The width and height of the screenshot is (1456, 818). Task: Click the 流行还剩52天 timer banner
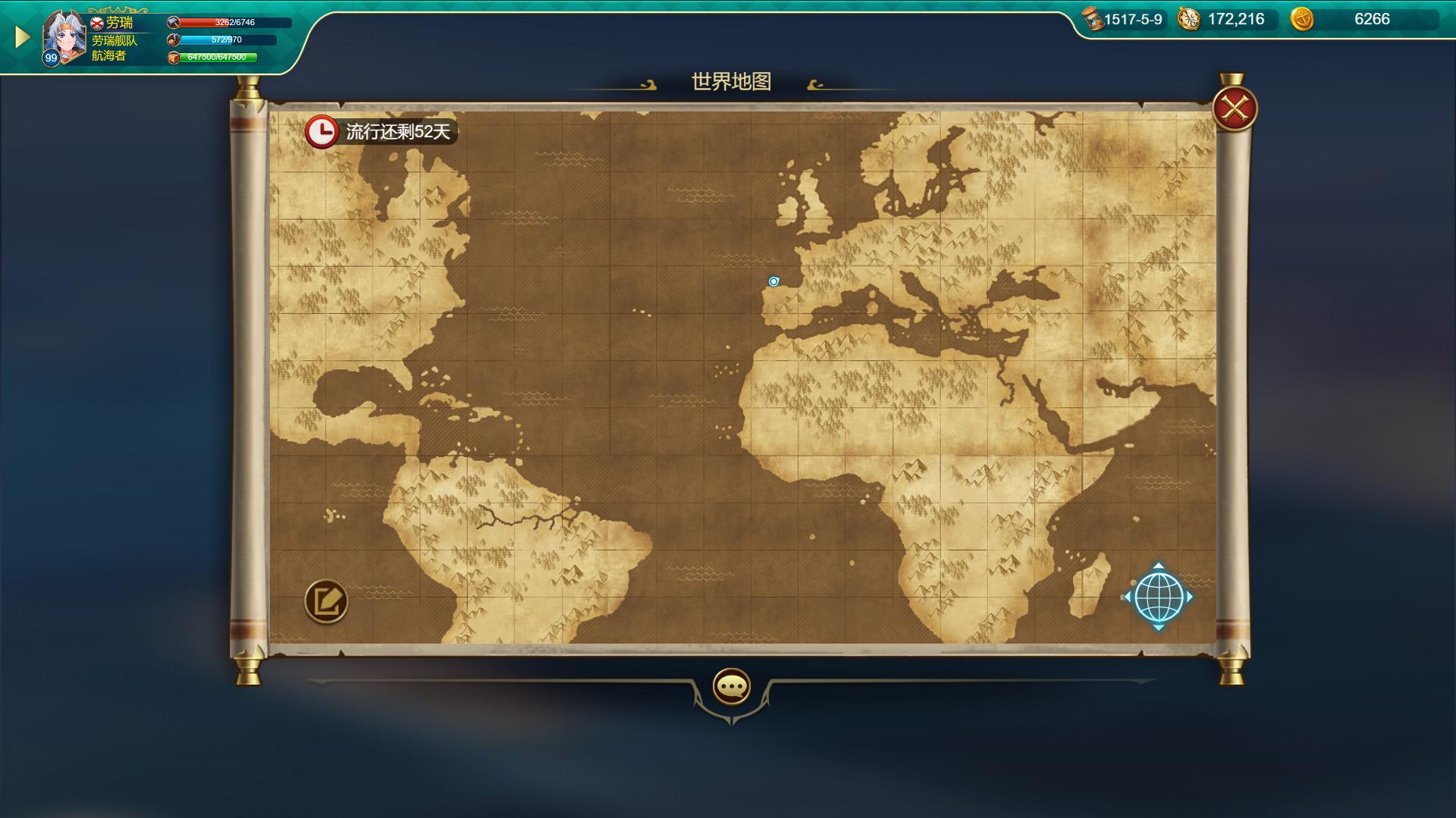tap(397, 130)
